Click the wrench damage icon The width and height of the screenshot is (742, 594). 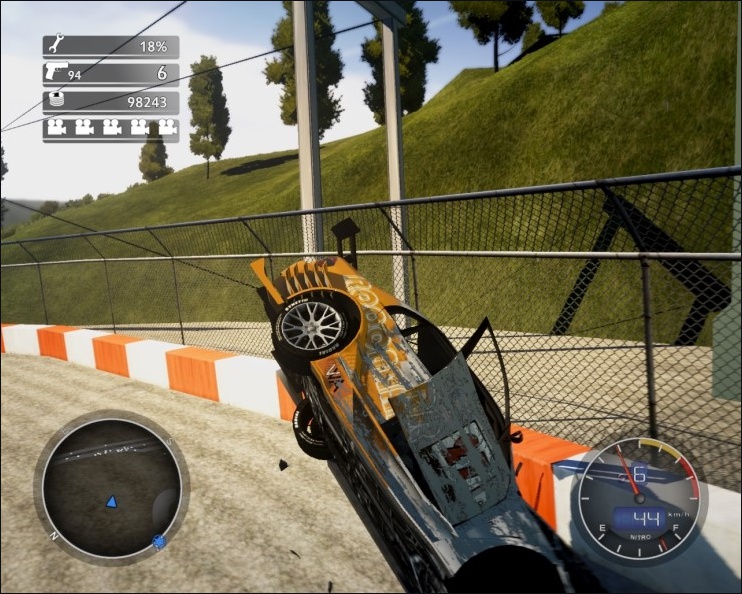(x=55, y=46)
